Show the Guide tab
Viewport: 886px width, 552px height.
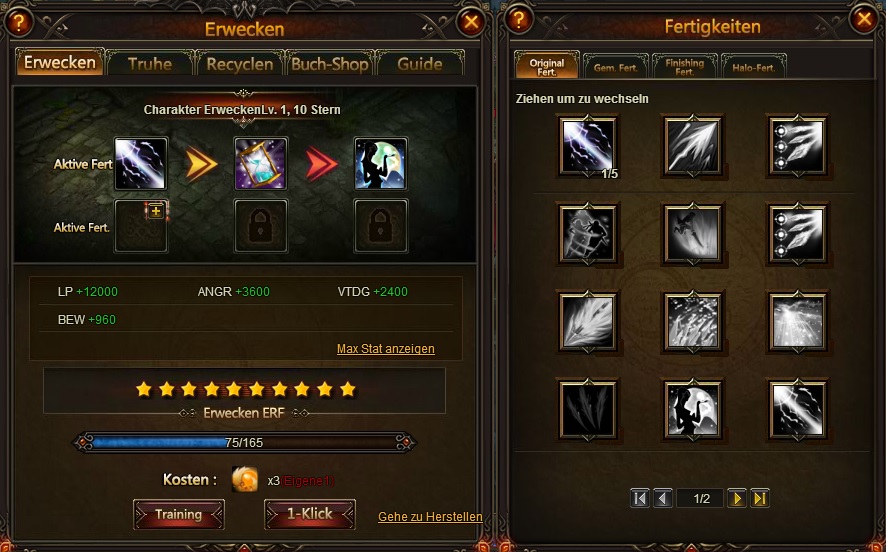coord(419,63)
